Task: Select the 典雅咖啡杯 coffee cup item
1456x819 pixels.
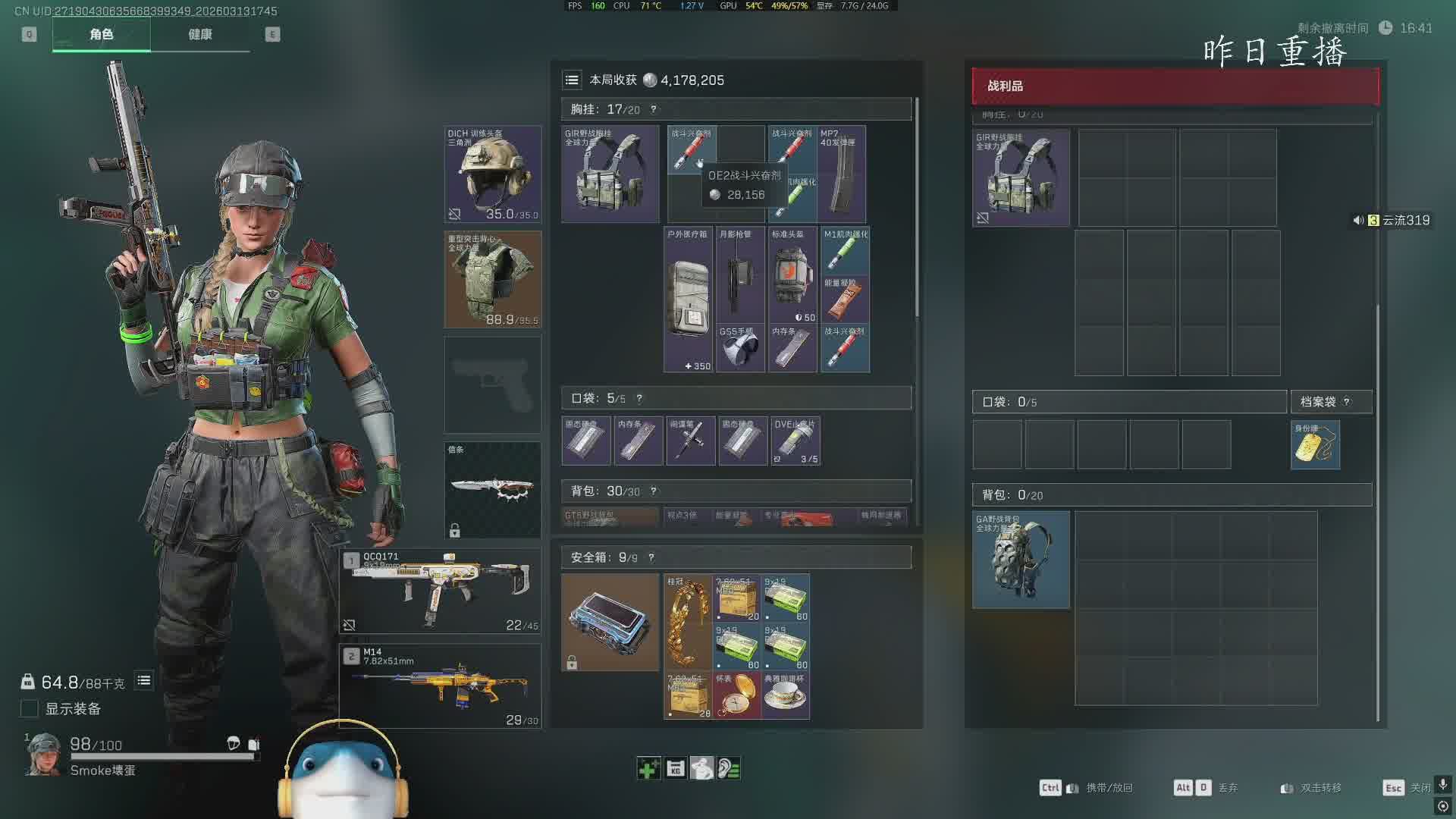Action: click(x=785, y=695)
